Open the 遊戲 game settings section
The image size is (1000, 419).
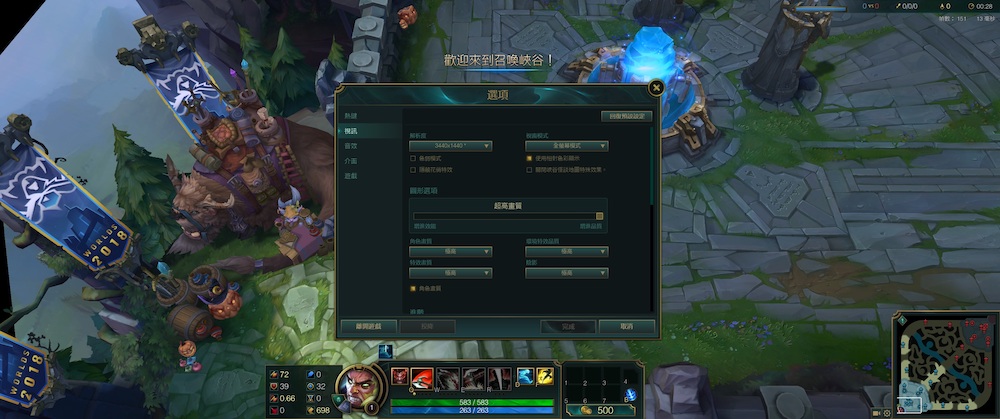[351, 175]
